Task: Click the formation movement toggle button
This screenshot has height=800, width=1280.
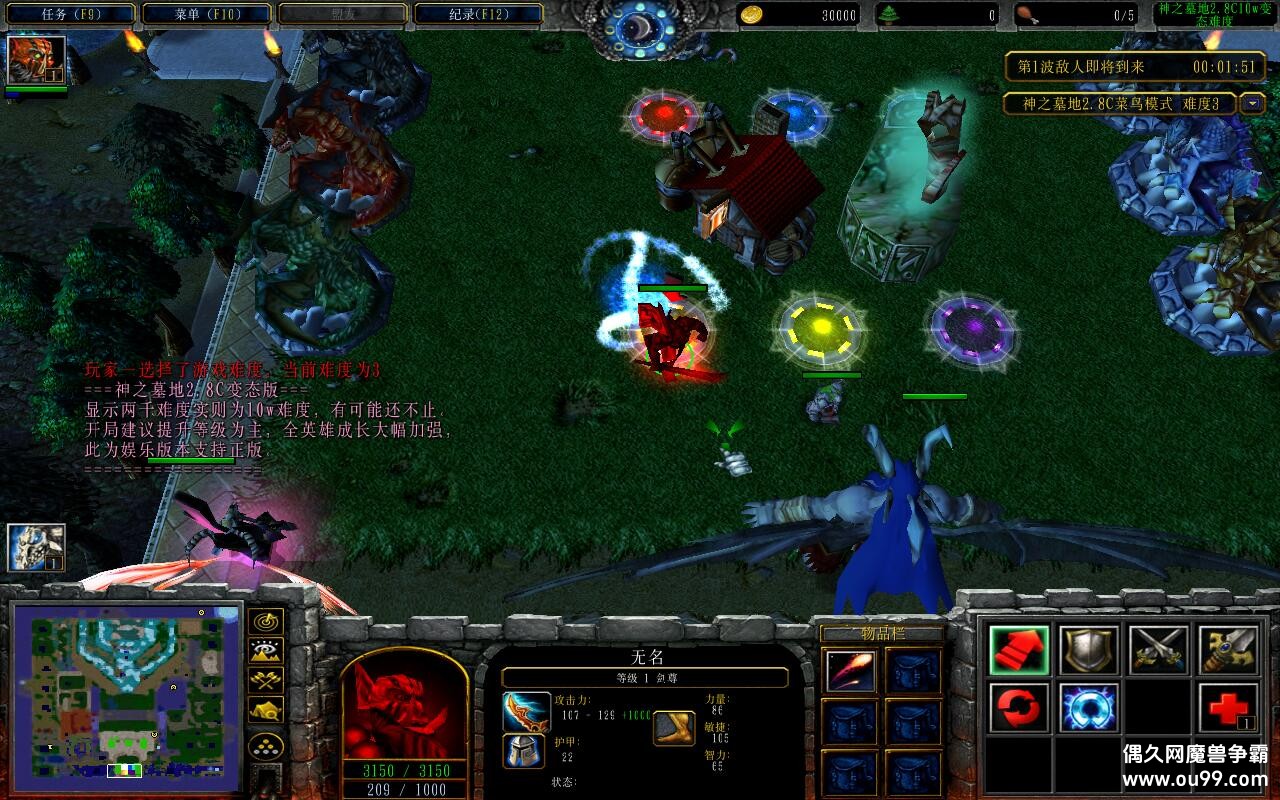Action: (x=265, y=746)
